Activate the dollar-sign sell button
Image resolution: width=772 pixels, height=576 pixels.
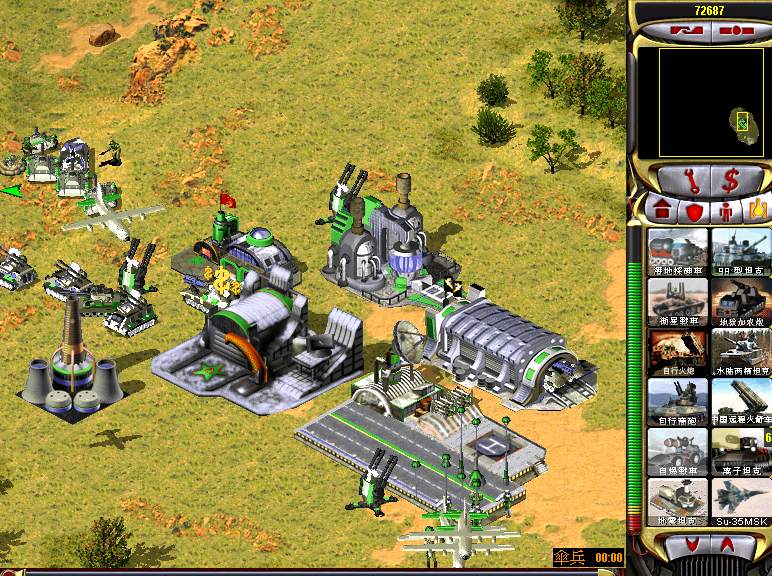(731, 182)
